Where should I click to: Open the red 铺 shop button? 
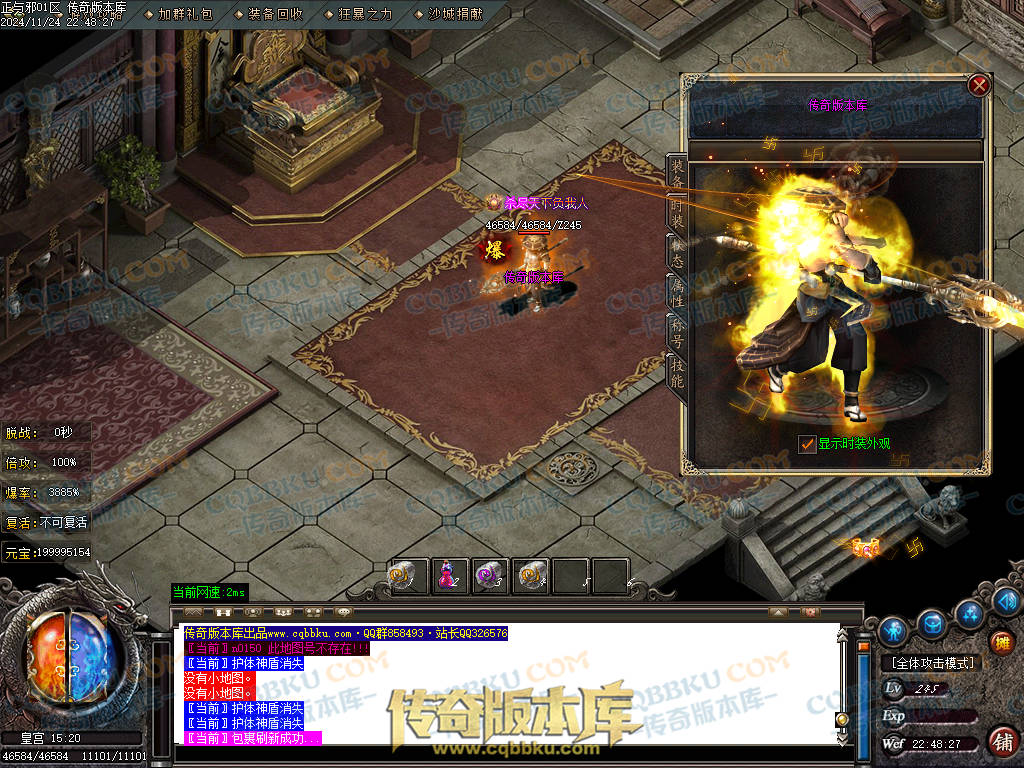[x=1001, y=740]
